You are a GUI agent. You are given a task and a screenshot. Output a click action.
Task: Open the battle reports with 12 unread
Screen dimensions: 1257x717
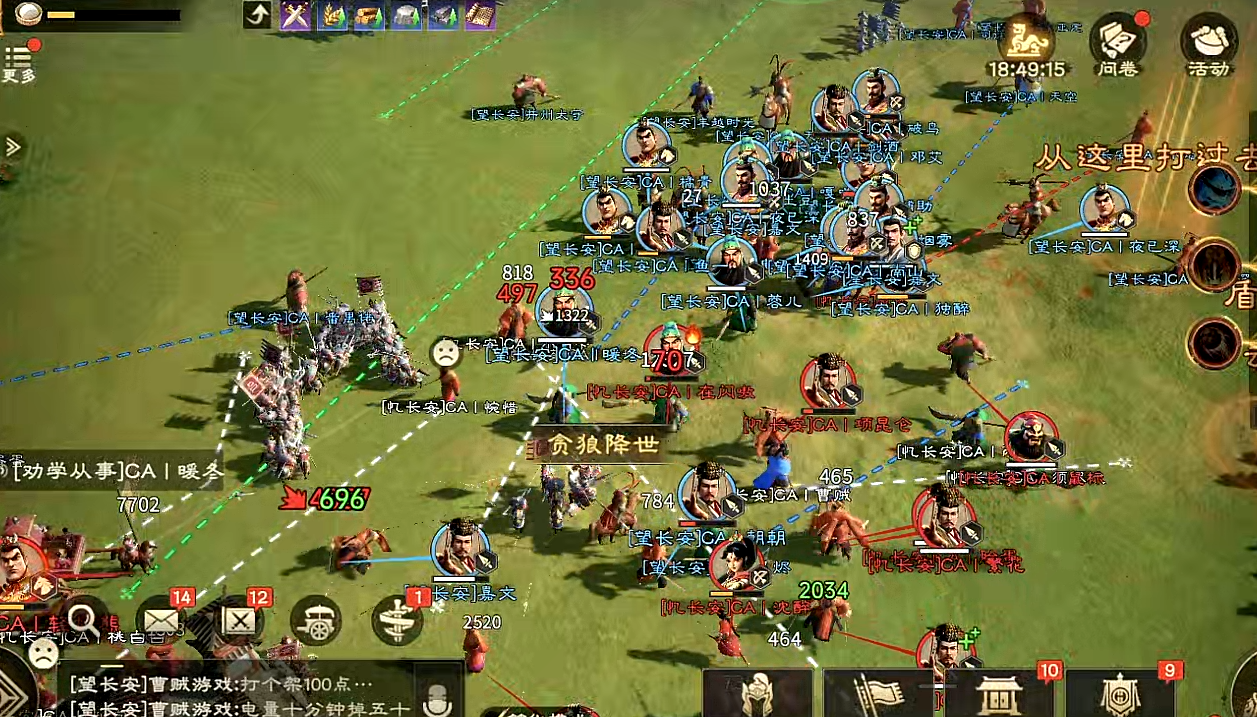pyautogui.click(x=239, y=620)
